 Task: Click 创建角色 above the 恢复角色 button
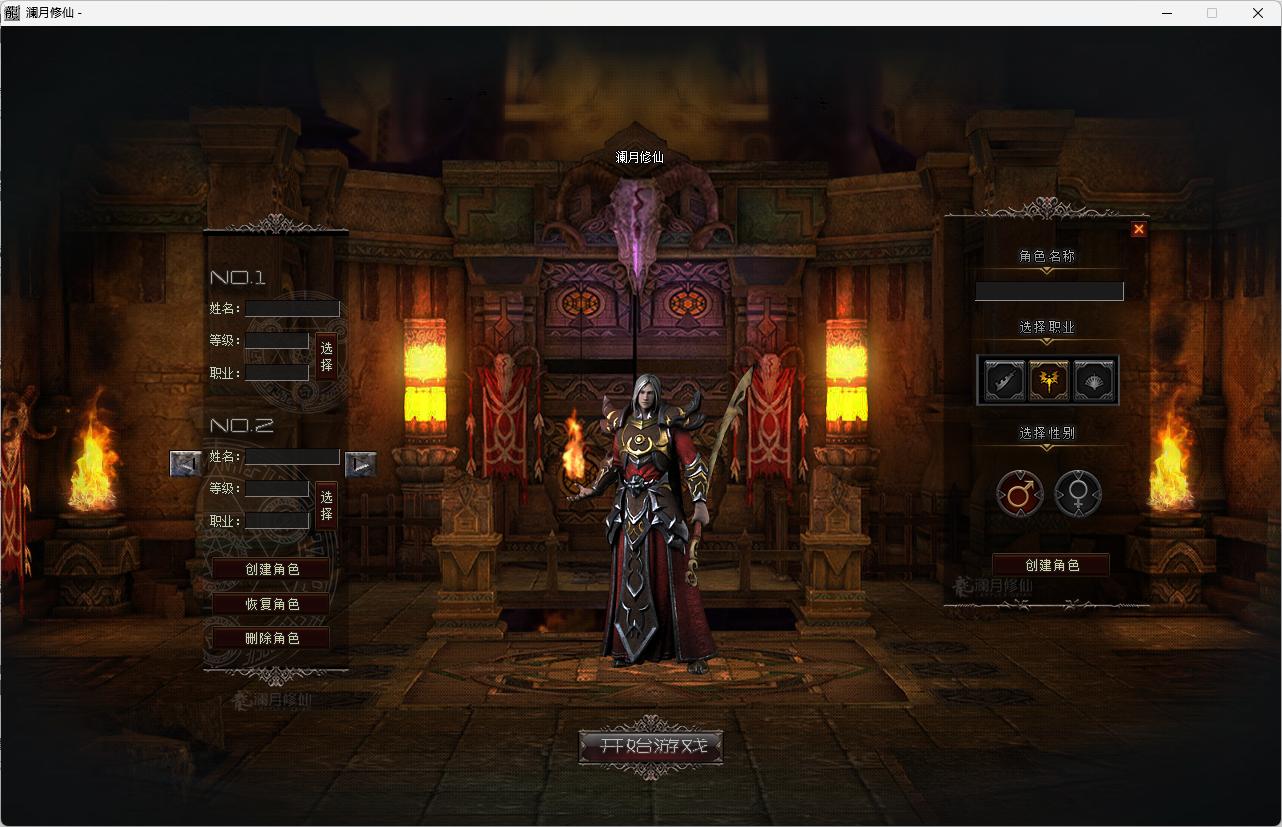coord(271,569)
